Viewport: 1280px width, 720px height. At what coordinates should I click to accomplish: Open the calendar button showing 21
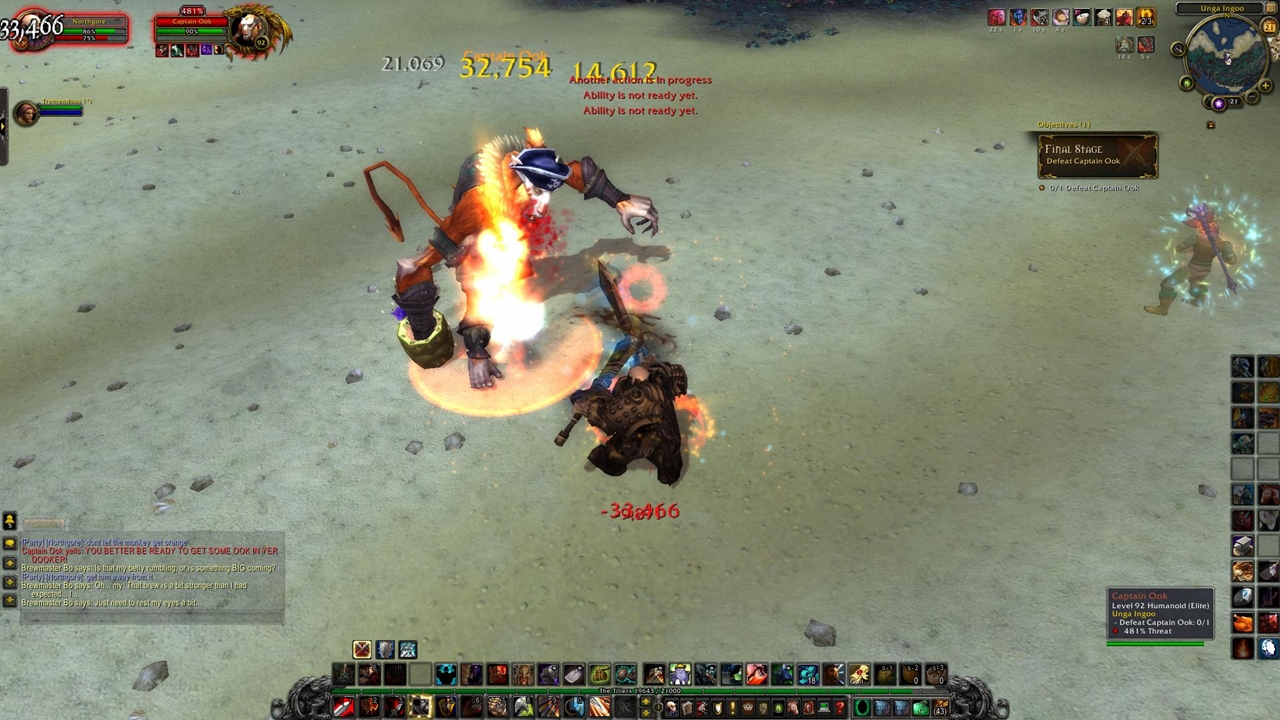click(x=1269, y=27)
